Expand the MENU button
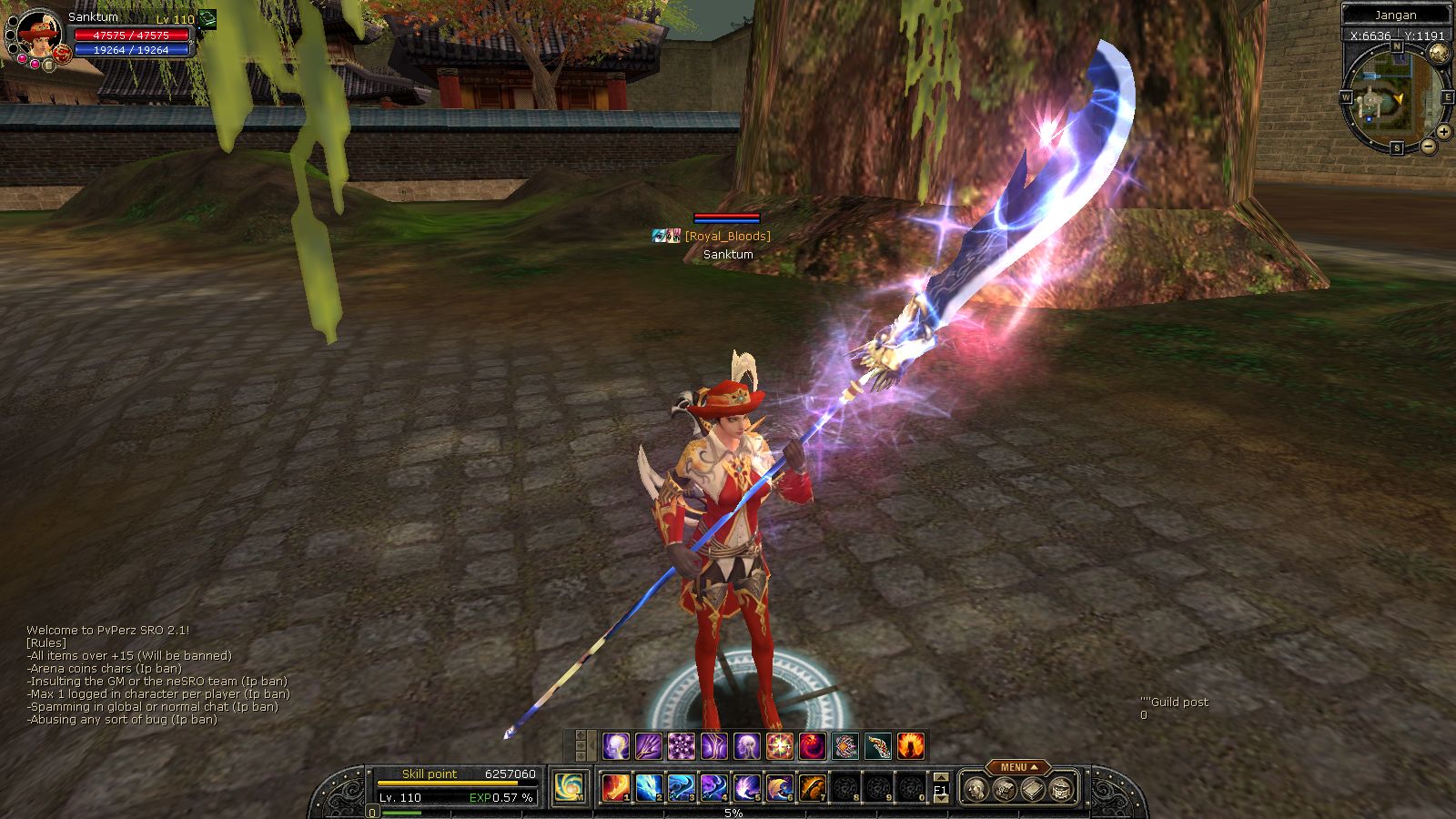The image size is (1456, 819). click(1018, 767)
